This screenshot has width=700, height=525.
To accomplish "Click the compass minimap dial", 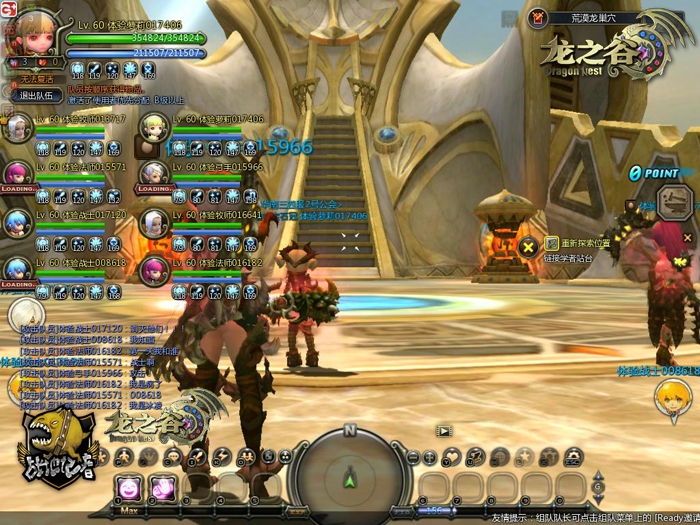I will tap(349, 474).
